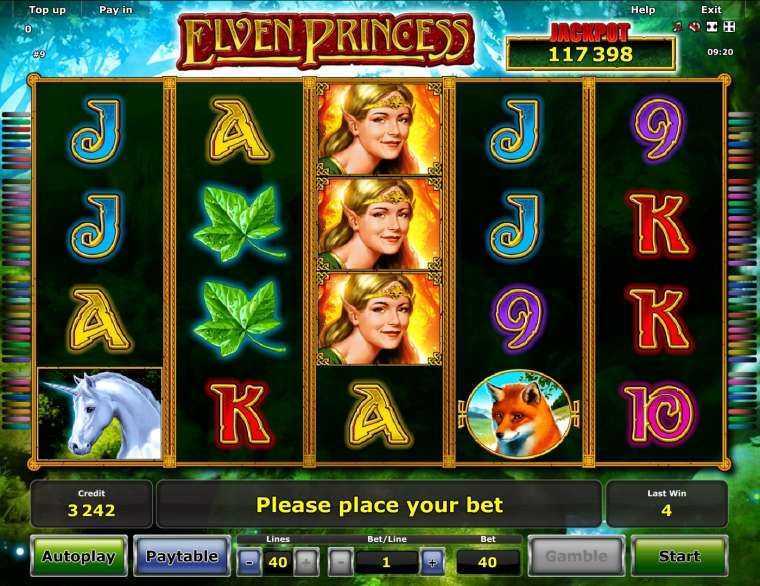The width and height of the screenshot is (760, 586).
Task: Start the spin
Action: point(679,557)
